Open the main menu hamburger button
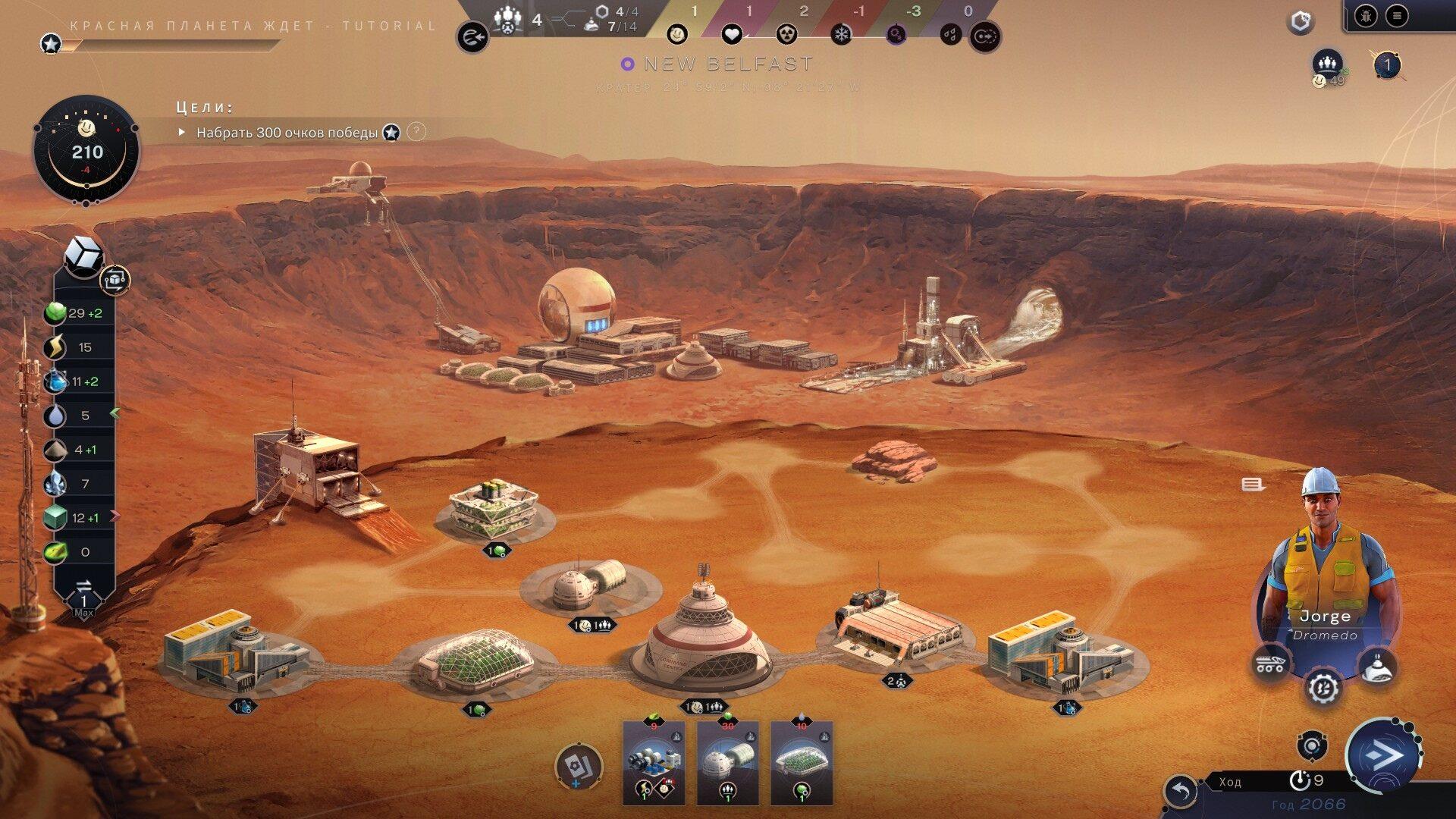Image resolution: width=1456 pixels, height=819 pixels. point(1397,16)
